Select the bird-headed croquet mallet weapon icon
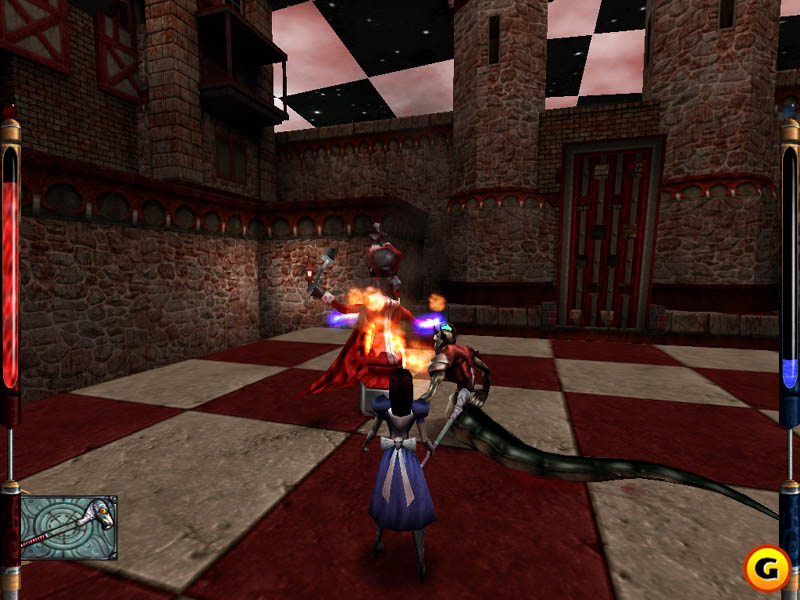The image size is (800, 600). pos(68,527)
